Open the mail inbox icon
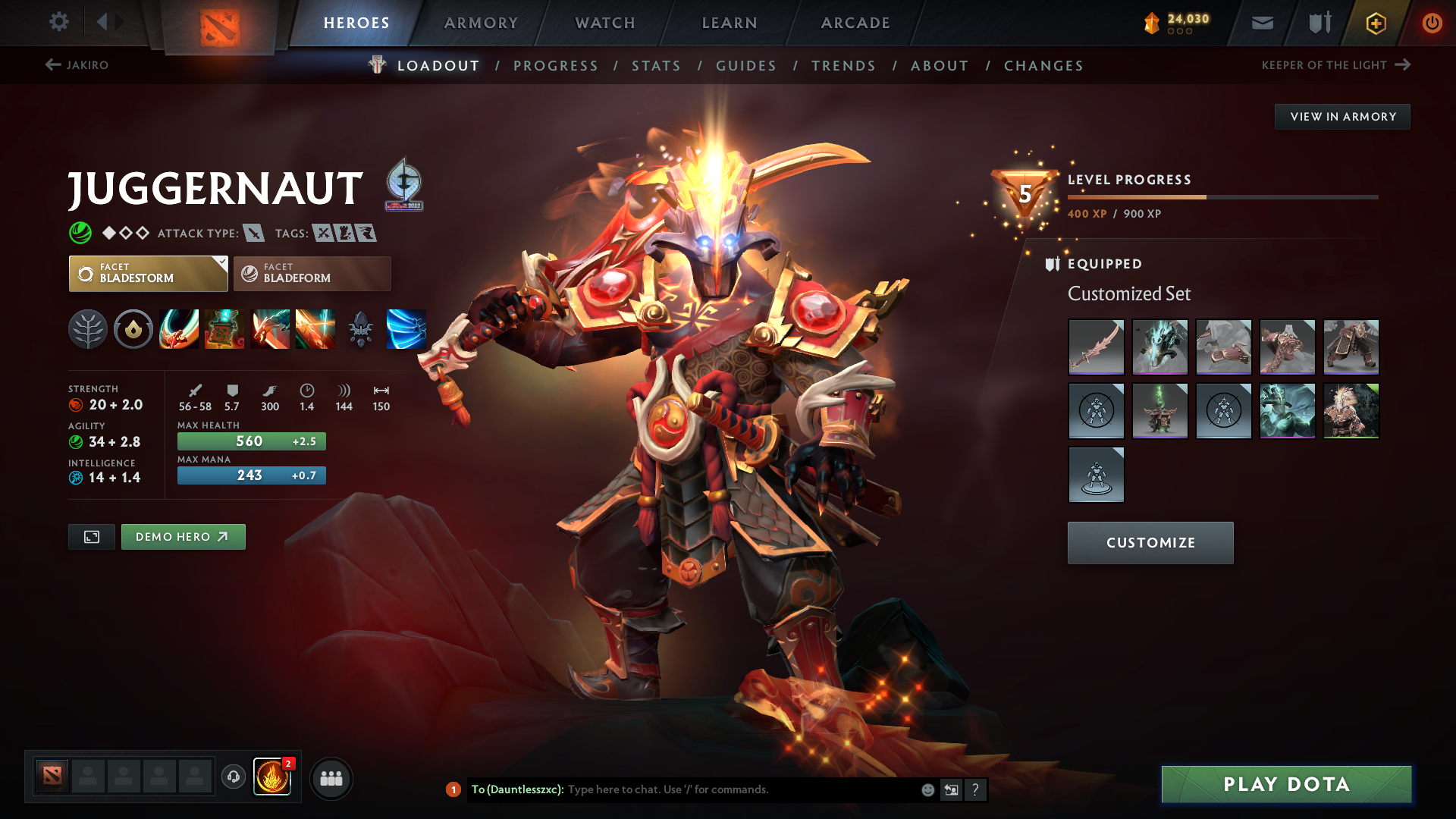The height and width of the screenshot is (819, 1456). [x=1261, y=23]
